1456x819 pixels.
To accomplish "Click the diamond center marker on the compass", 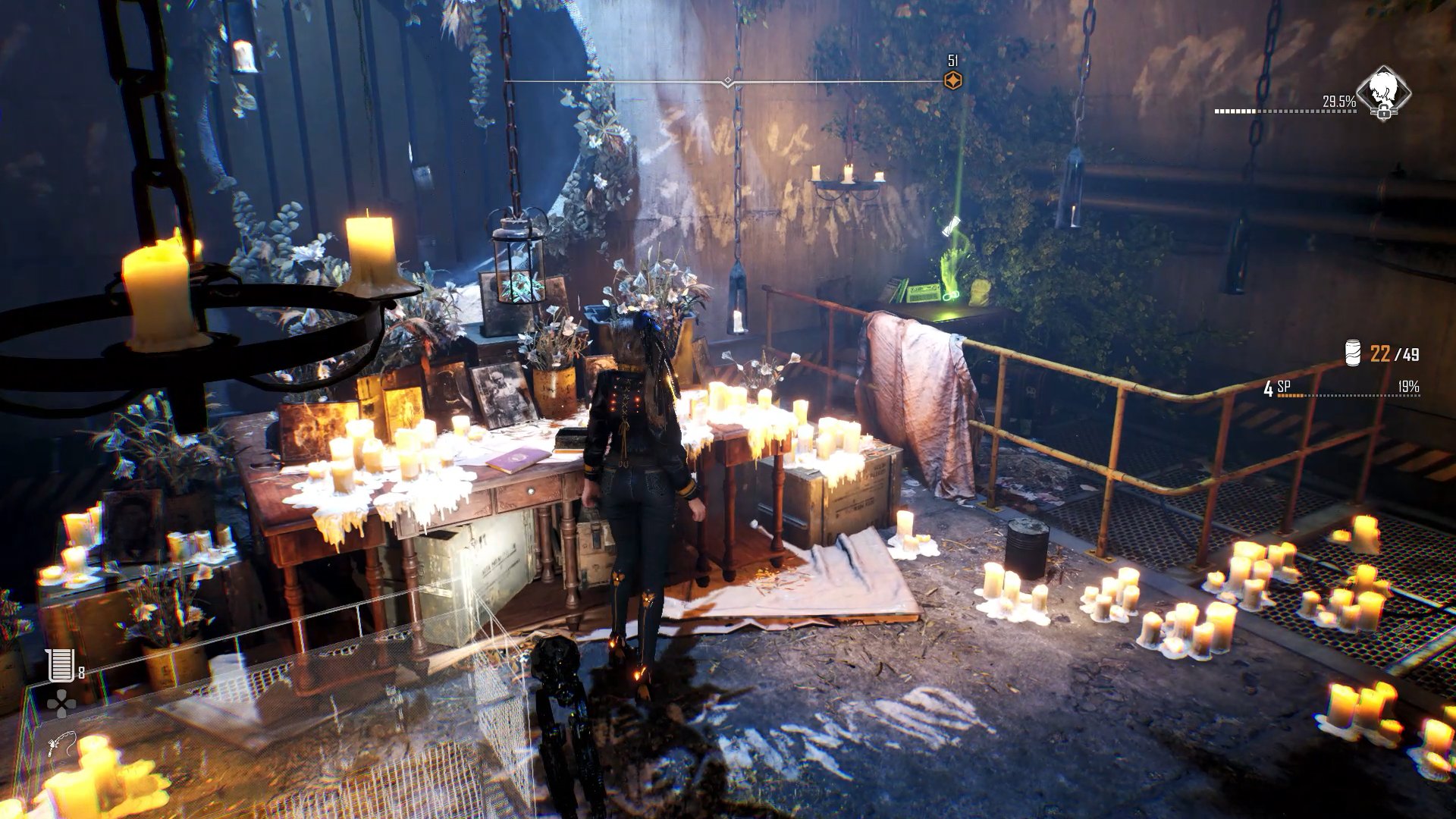I will click(x=728, y=81).
